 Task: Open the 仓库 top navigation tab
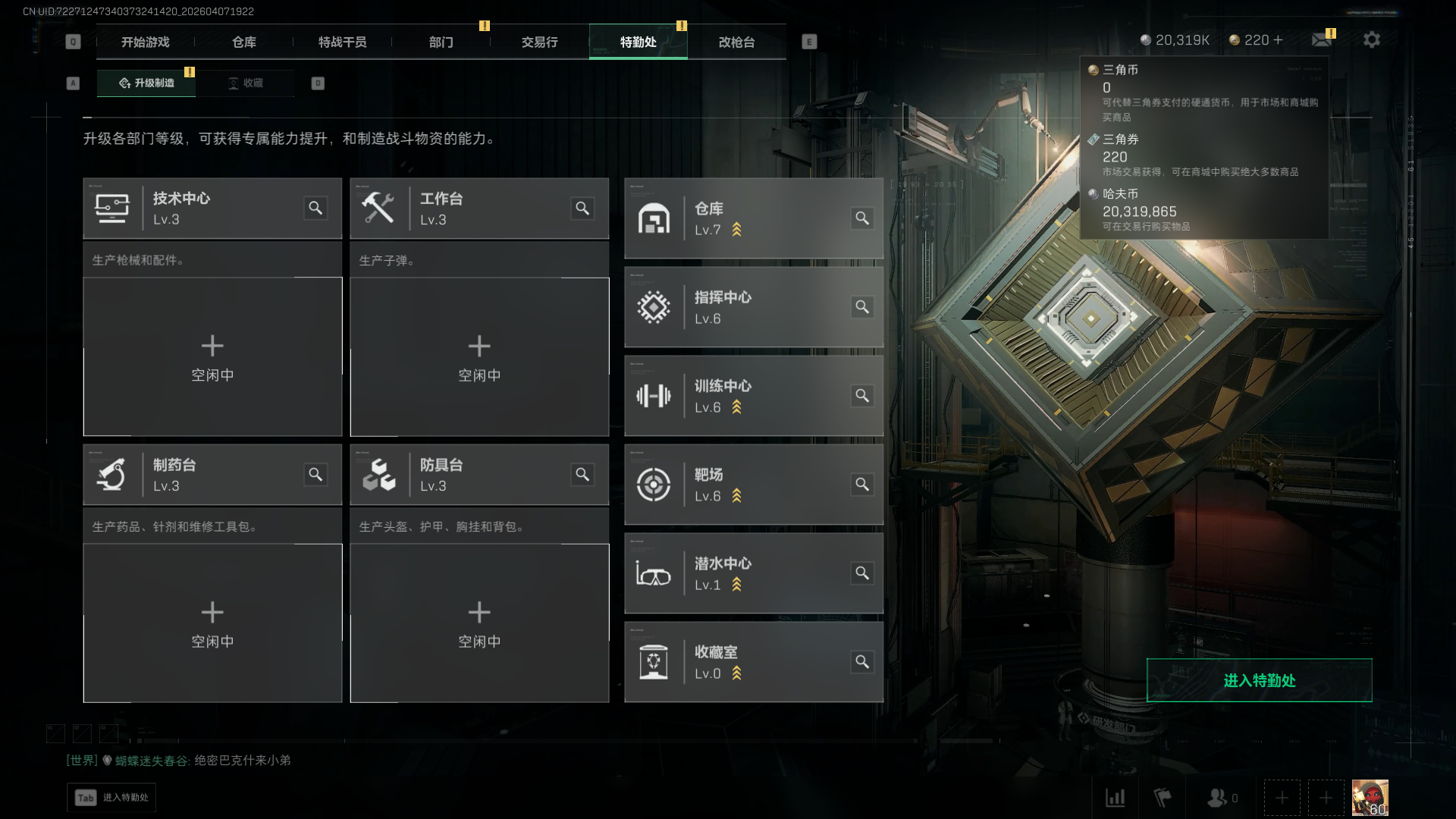[243, 42]
